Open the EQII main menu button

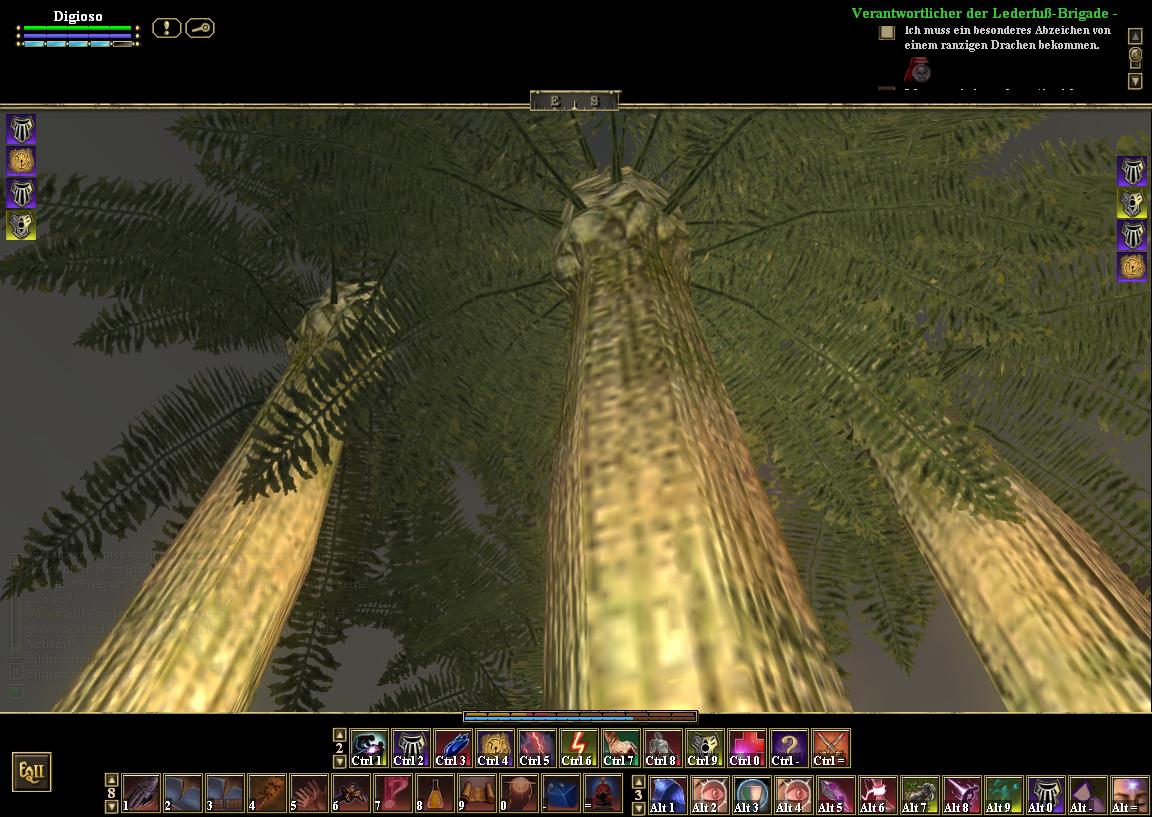pos(31,772)
